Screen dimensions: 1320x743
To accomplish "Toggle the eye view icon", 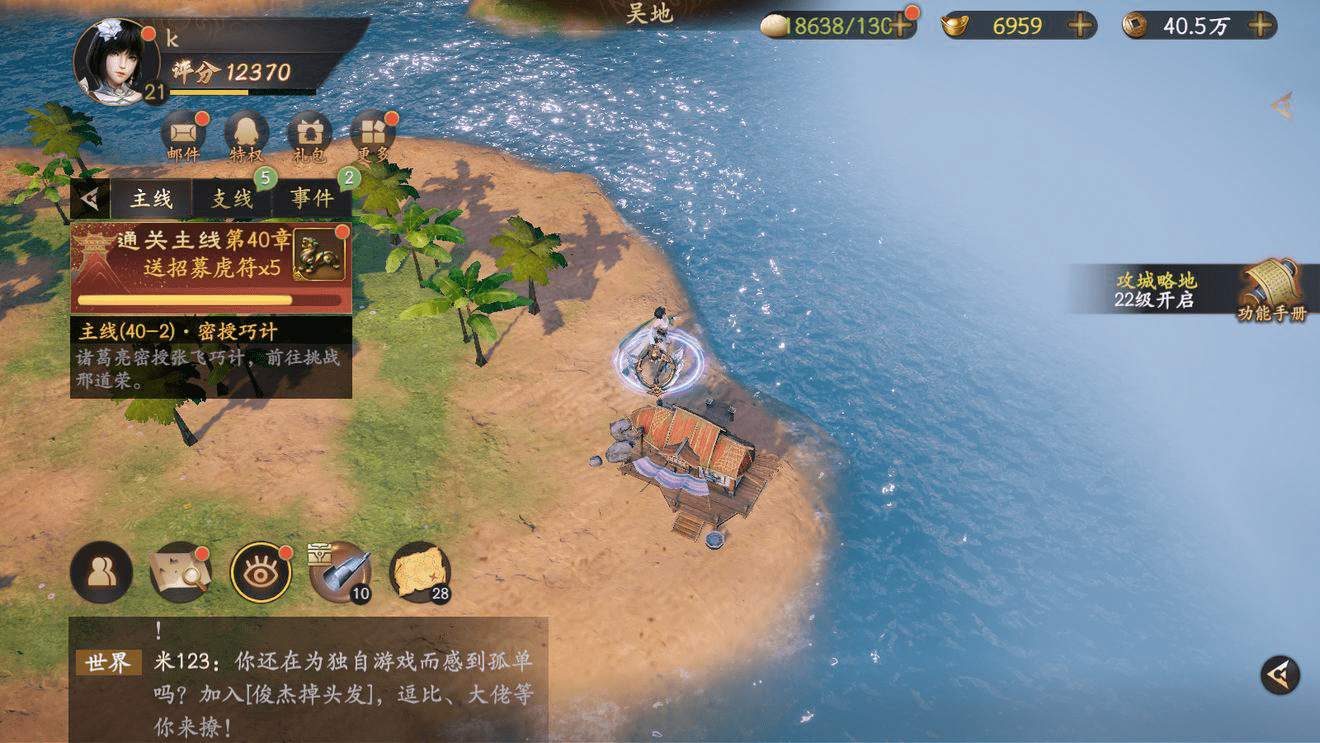I will pos(261,572).
